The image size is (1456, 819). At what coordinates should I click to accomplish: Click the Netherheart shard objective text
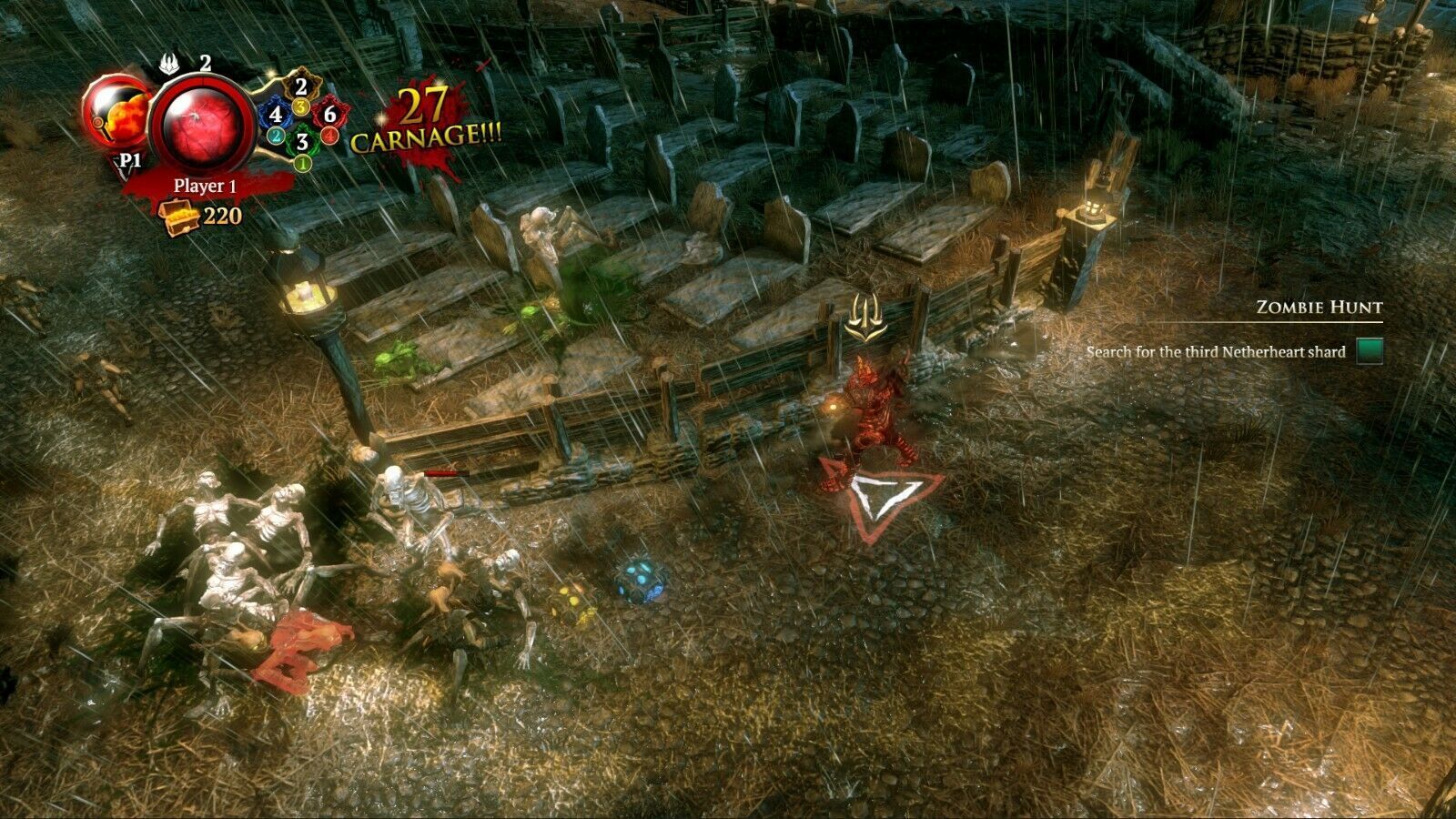[x=1215, y=352]
